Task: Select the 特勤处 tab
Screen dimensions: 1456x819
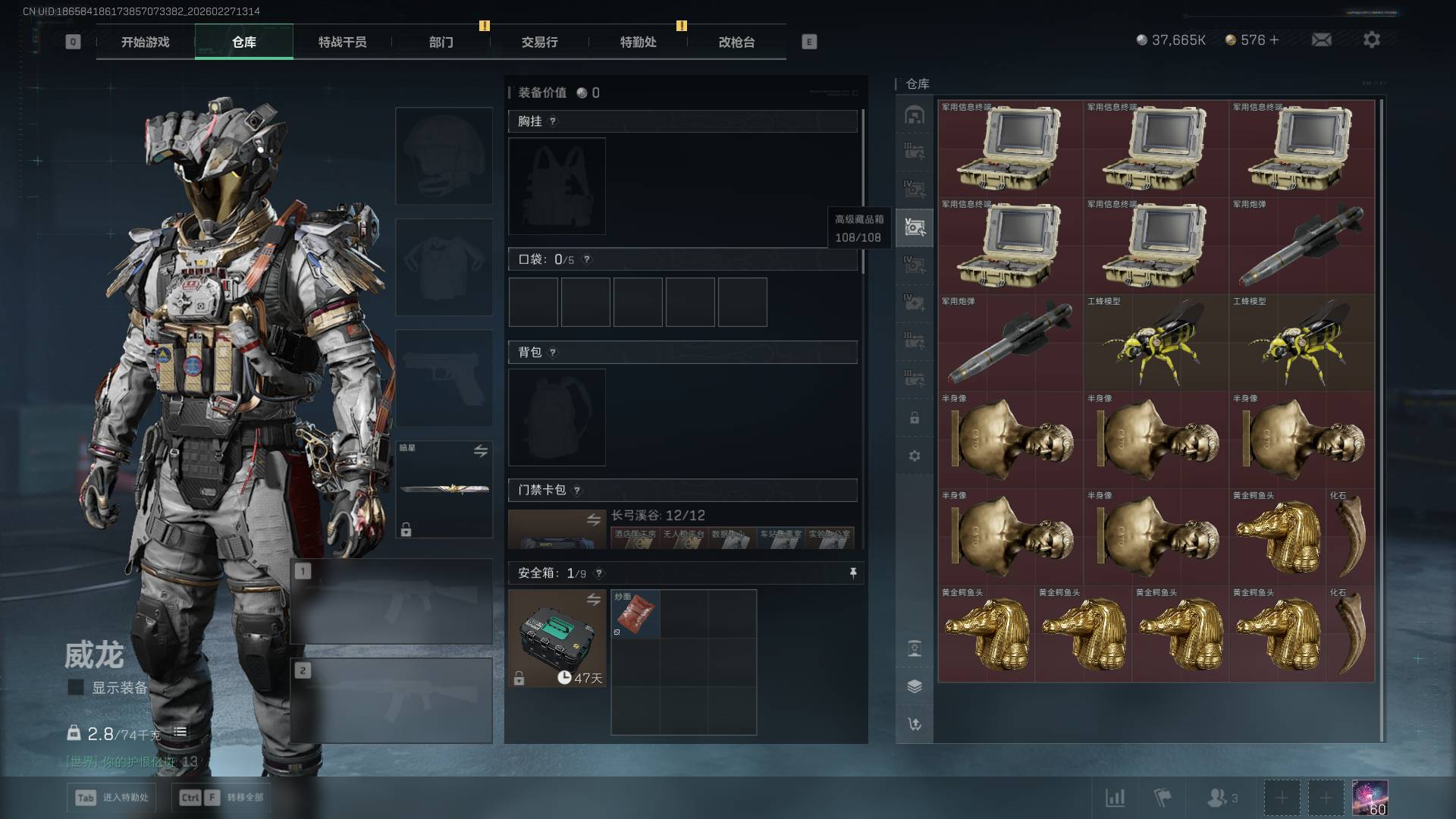Action: coord(638,42)
